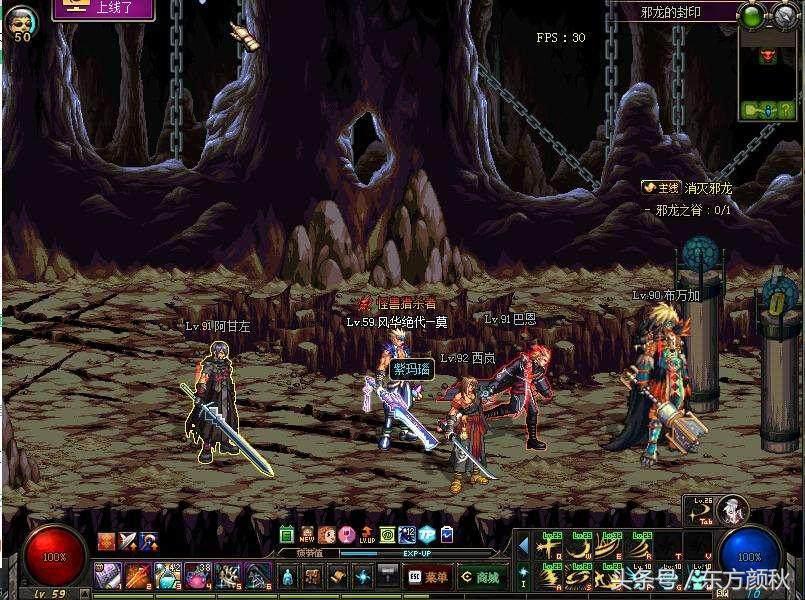The height and width of the screenshot is (600, 805).
Task: Open the LV.UP icon
Action: coord(366,535)
